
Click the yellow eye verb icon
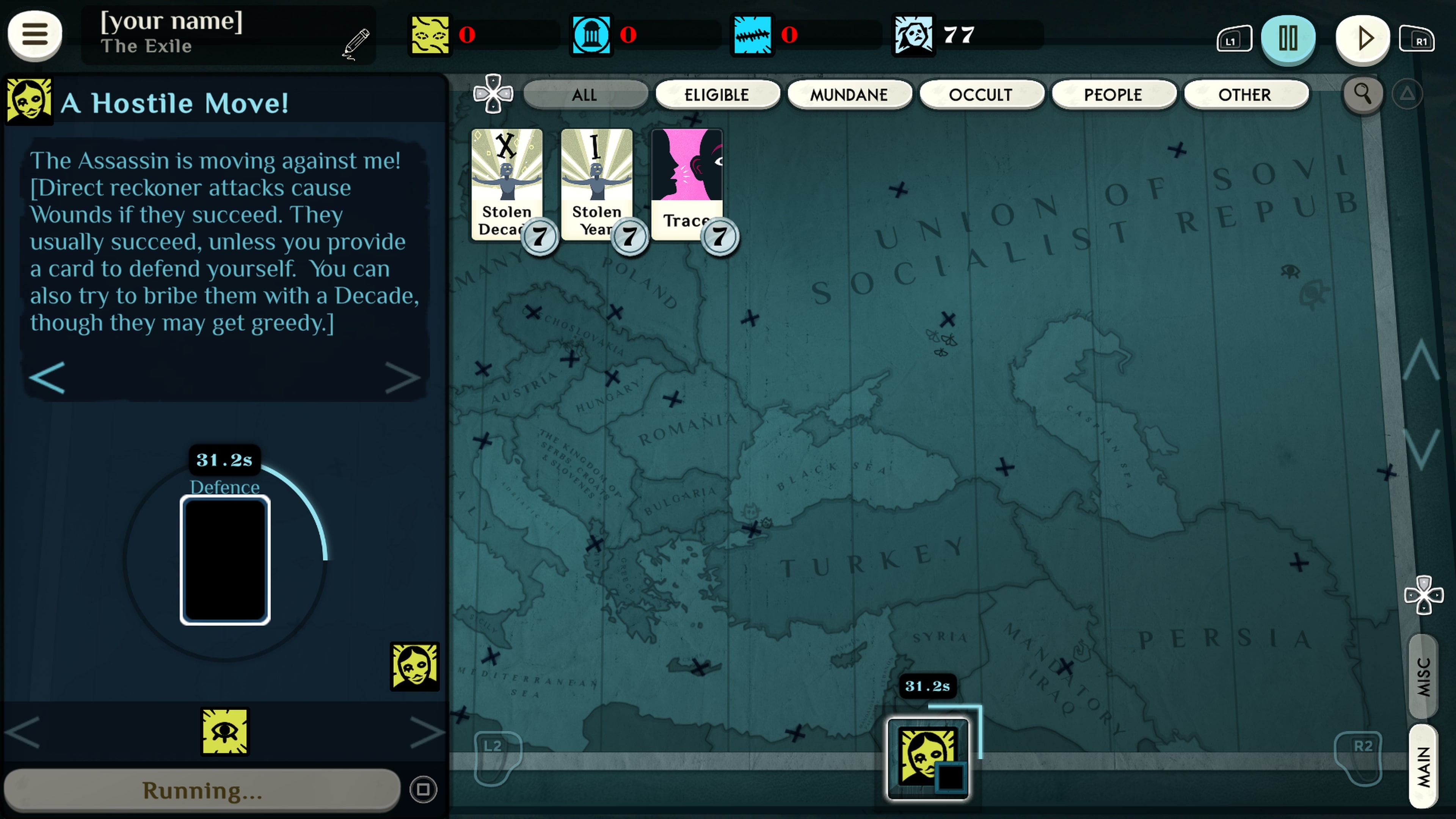pos(225,731)
